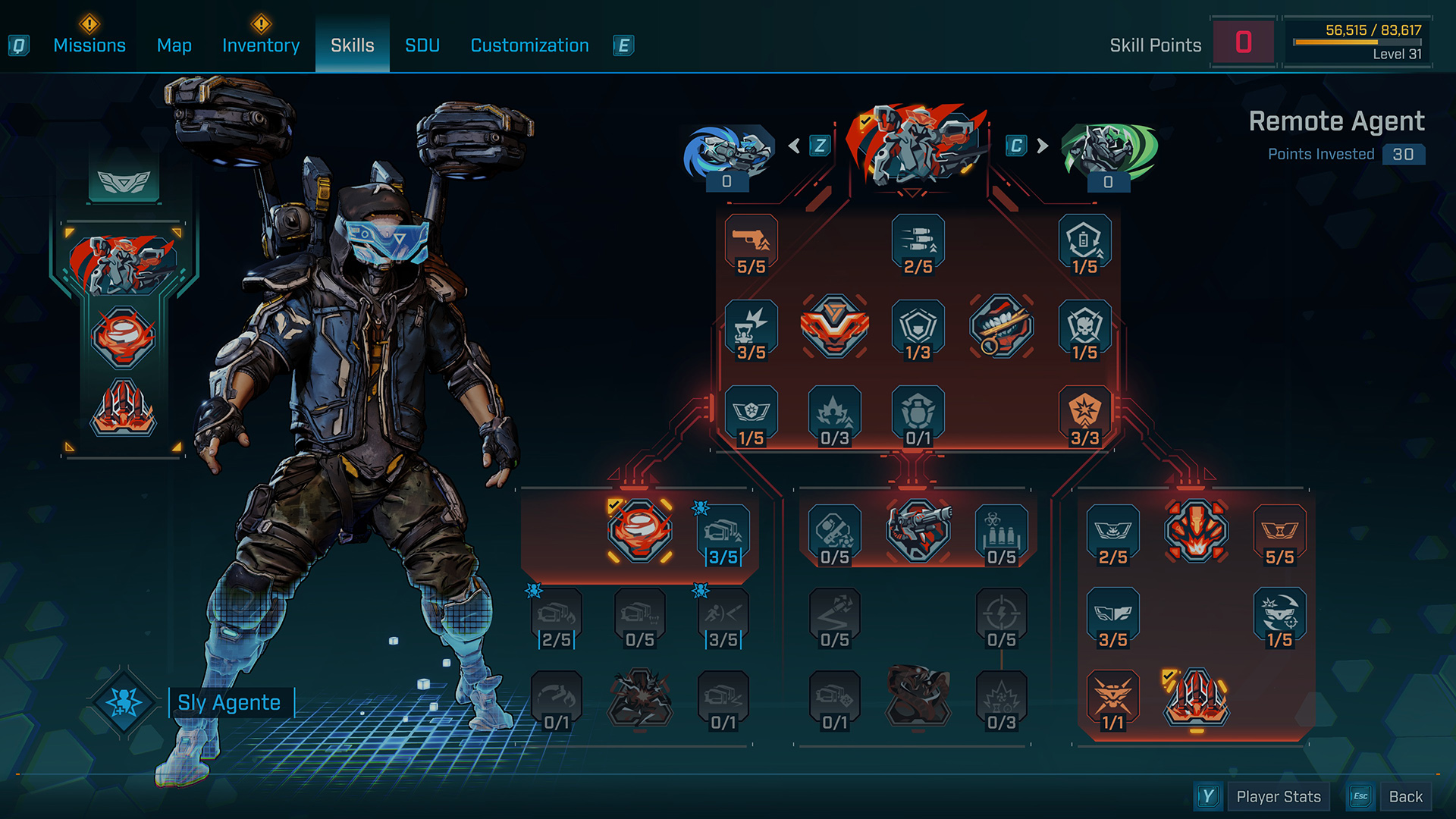Switch to the Map tab
1456x819 pixels.
tap(174, 45)
